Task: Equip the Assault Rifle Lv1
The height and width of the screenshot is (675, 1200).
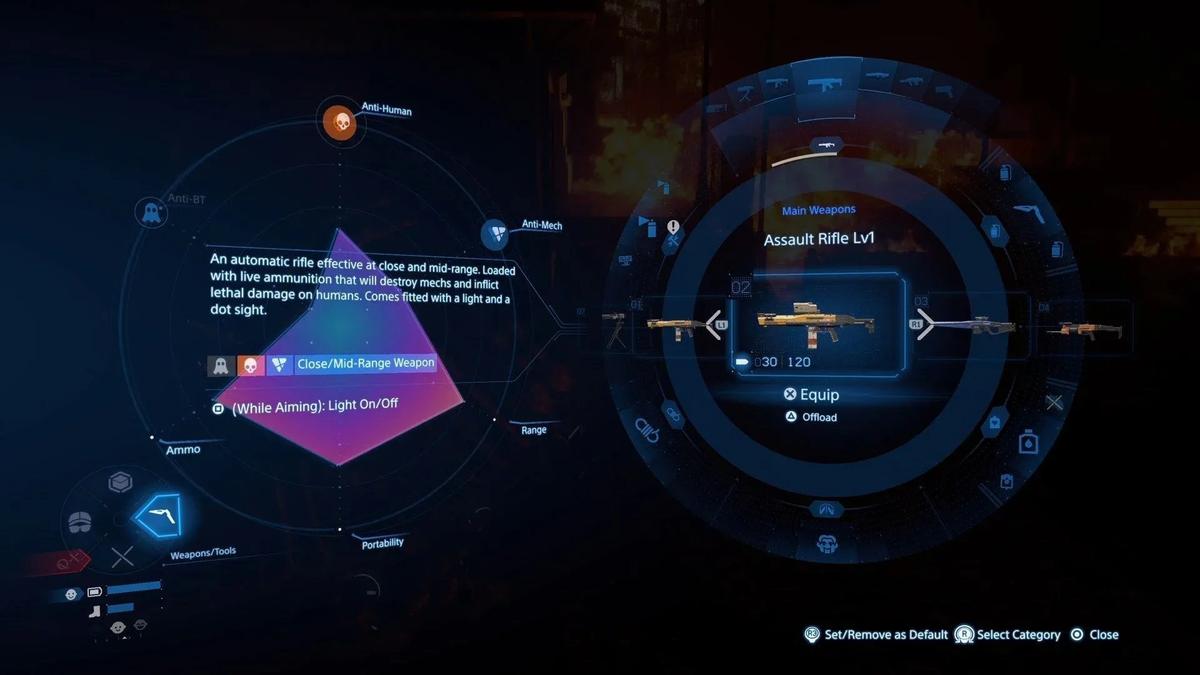Action: tap(811, 395)
